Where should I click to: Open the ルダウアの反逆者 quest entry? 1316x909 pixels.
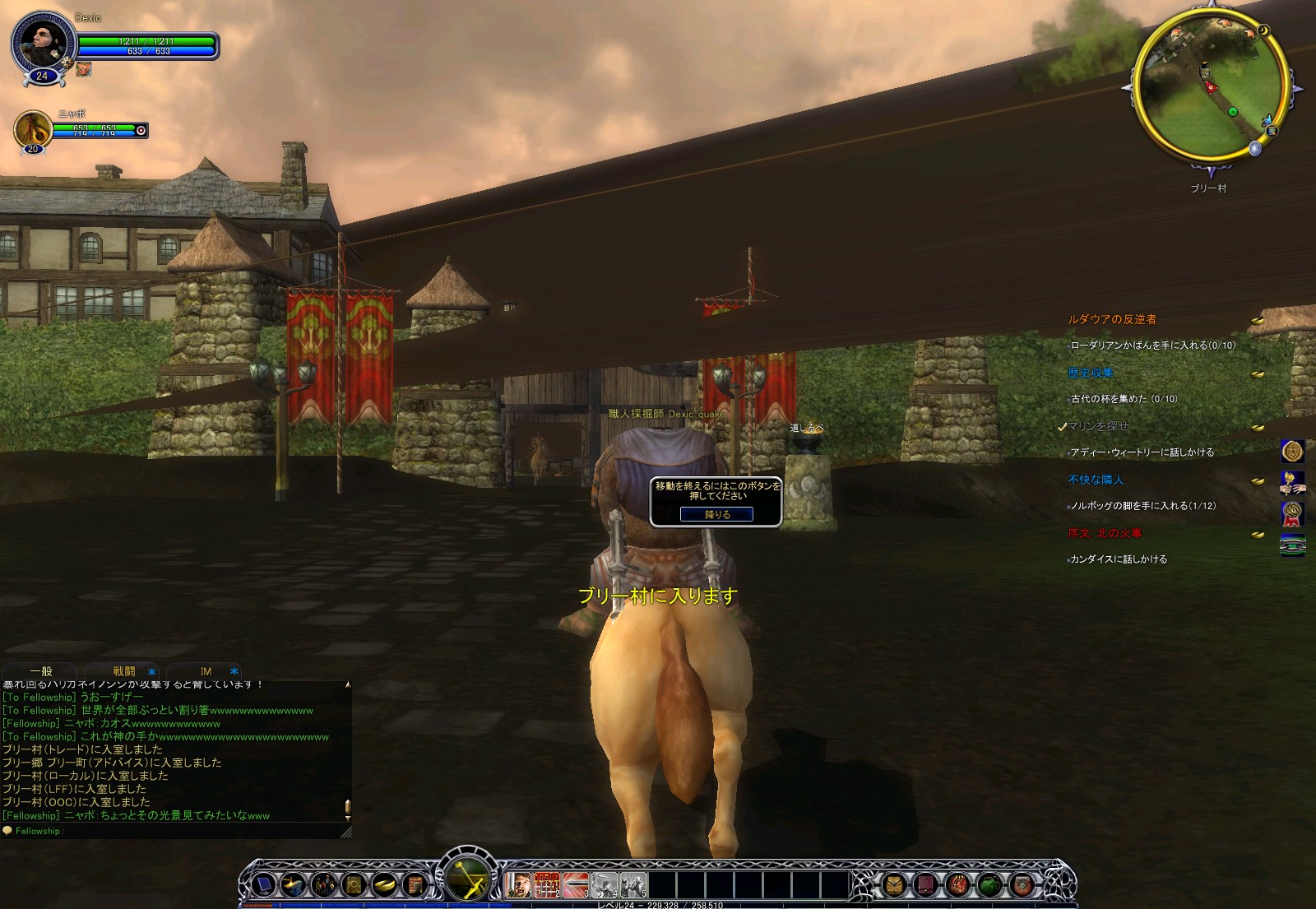coord(1112,319)
